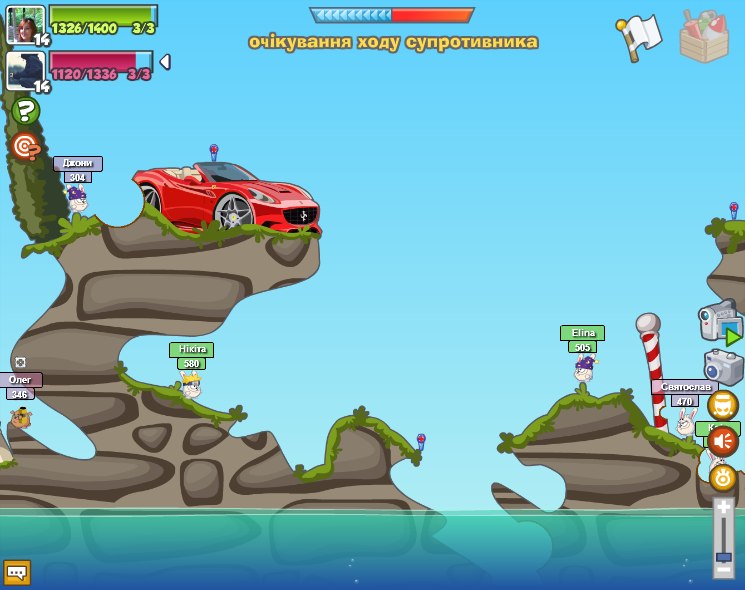This screenshot has height=590, width=745.
Task: Zoom out with the minus button
Action: [x=723, y=569]
